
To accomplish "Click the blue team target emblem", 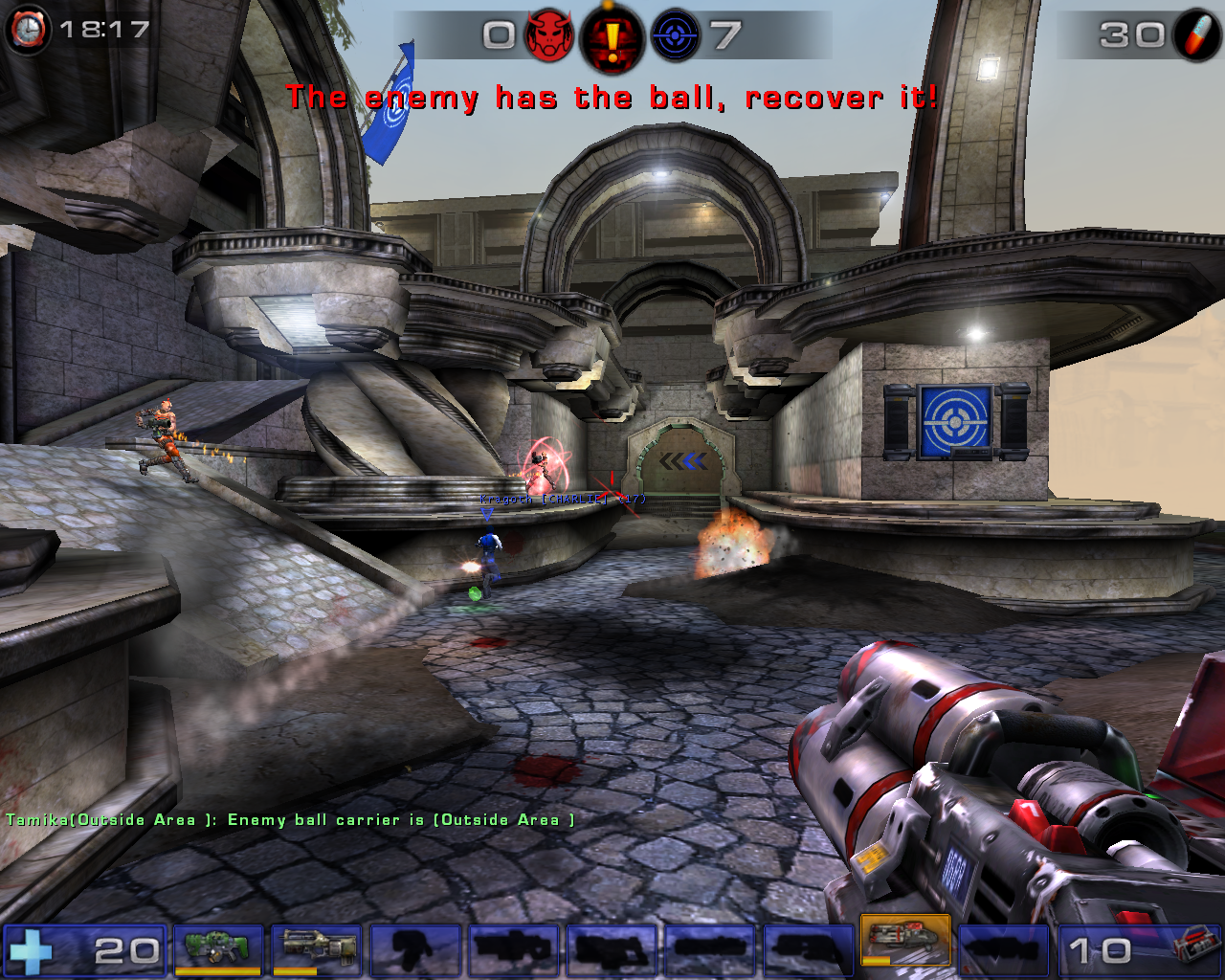I will click(x=675, y=35).
